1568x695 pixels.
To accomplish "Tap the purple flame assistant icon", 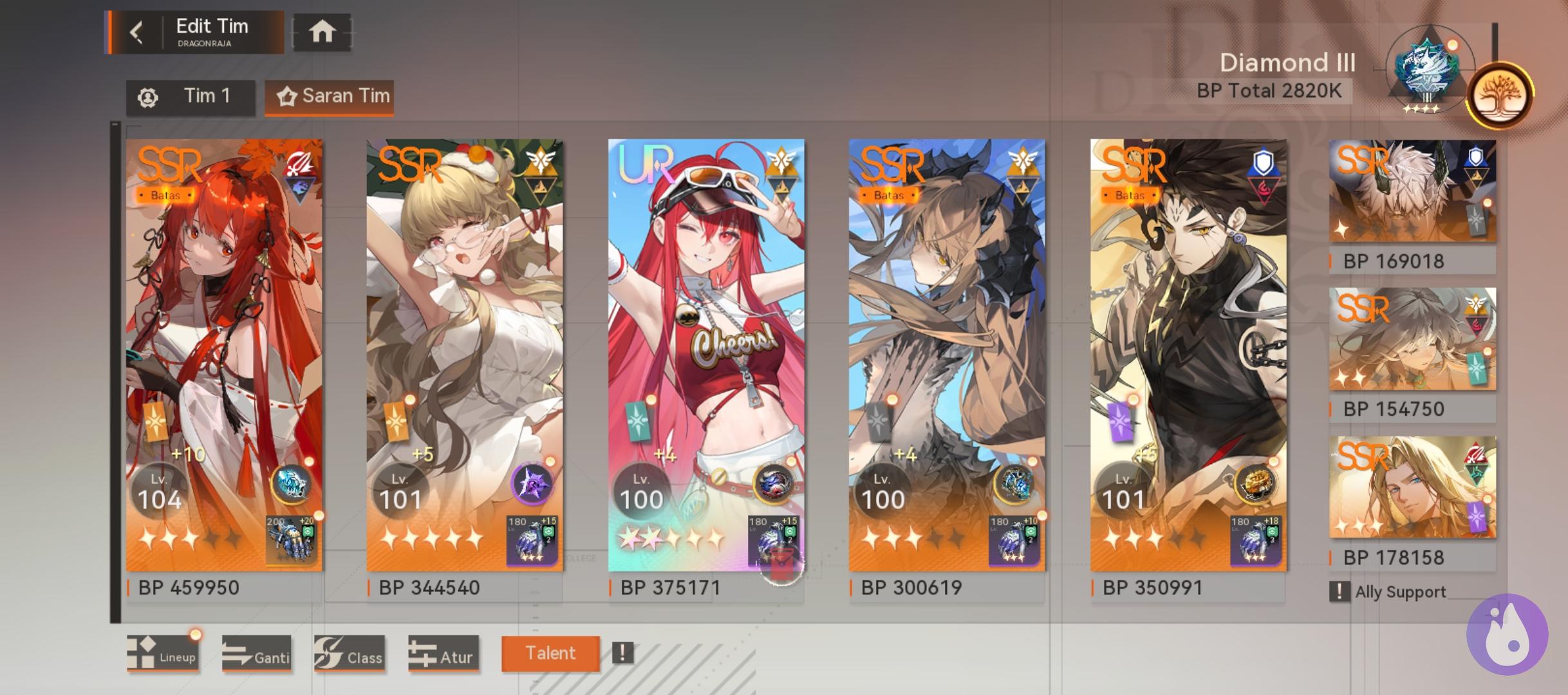I will tap(1506, 634).
